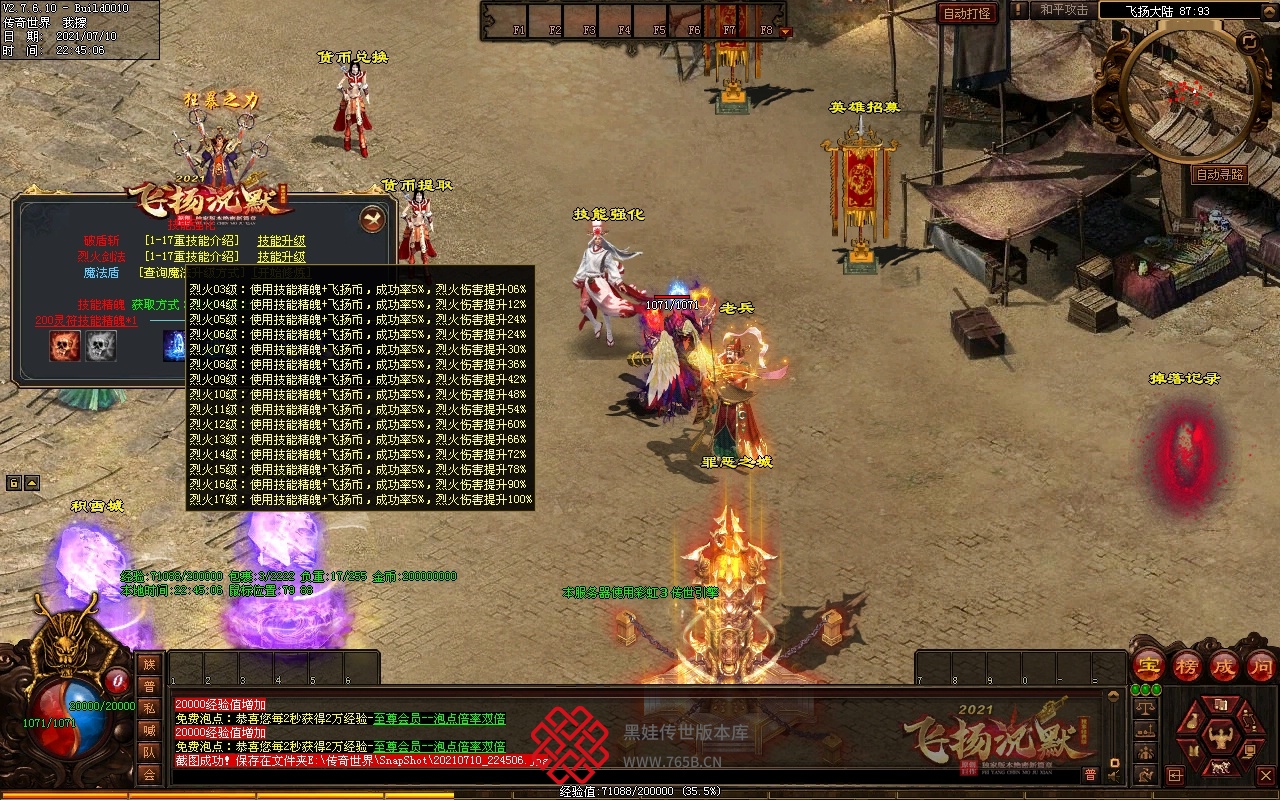Switch chat to the 私 private channel
Image resolution: width=1280 pixels, height=800 pixels.
pyautogui.click(x=149, y=708)
